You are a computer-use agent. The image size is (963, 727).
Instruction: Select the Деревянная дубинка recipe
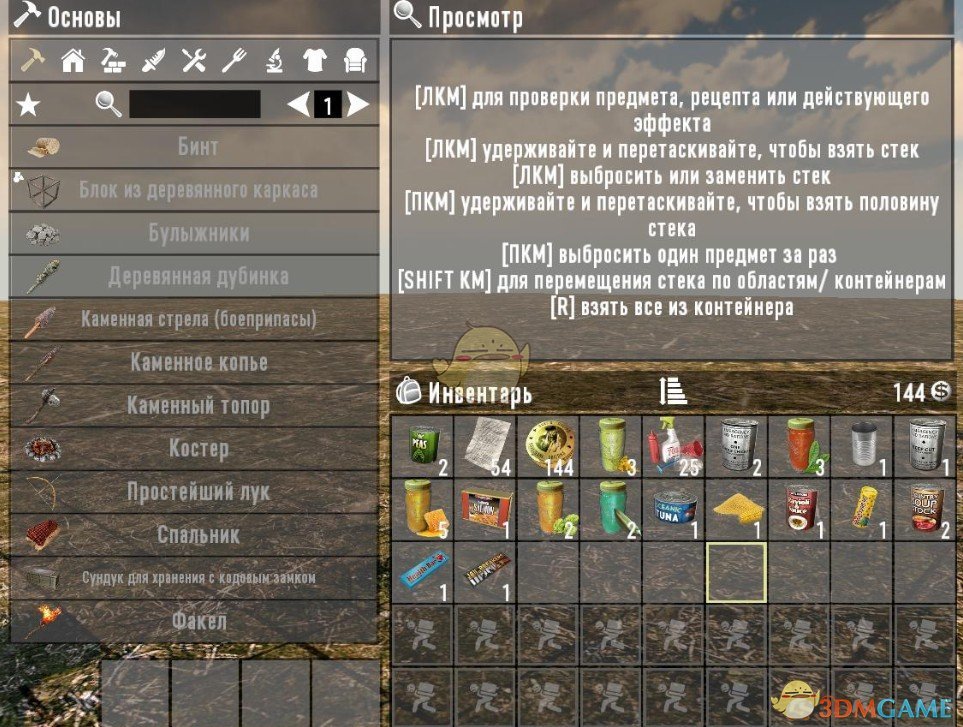194,277
